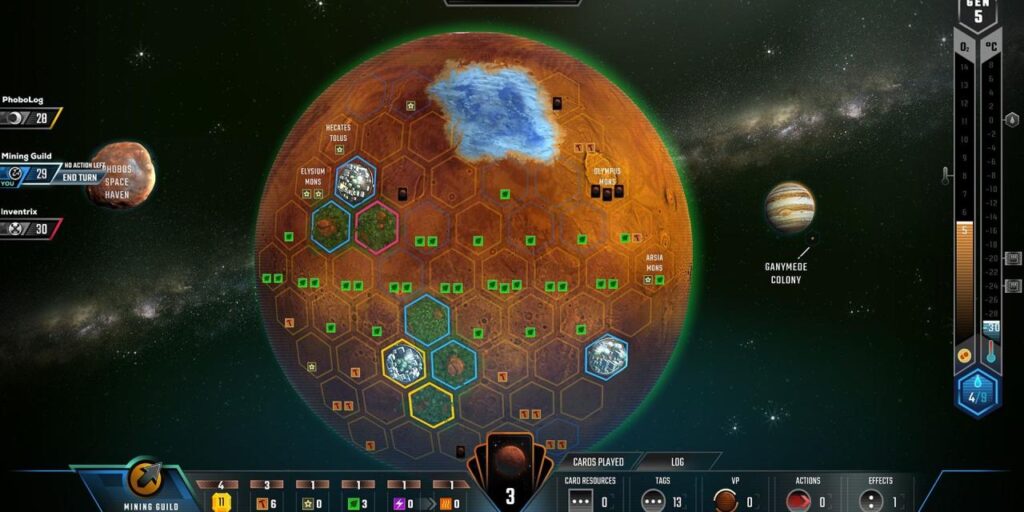Open the Mining Guild corporation badge
Screen dimensions: 1024x512
point(146,481)
